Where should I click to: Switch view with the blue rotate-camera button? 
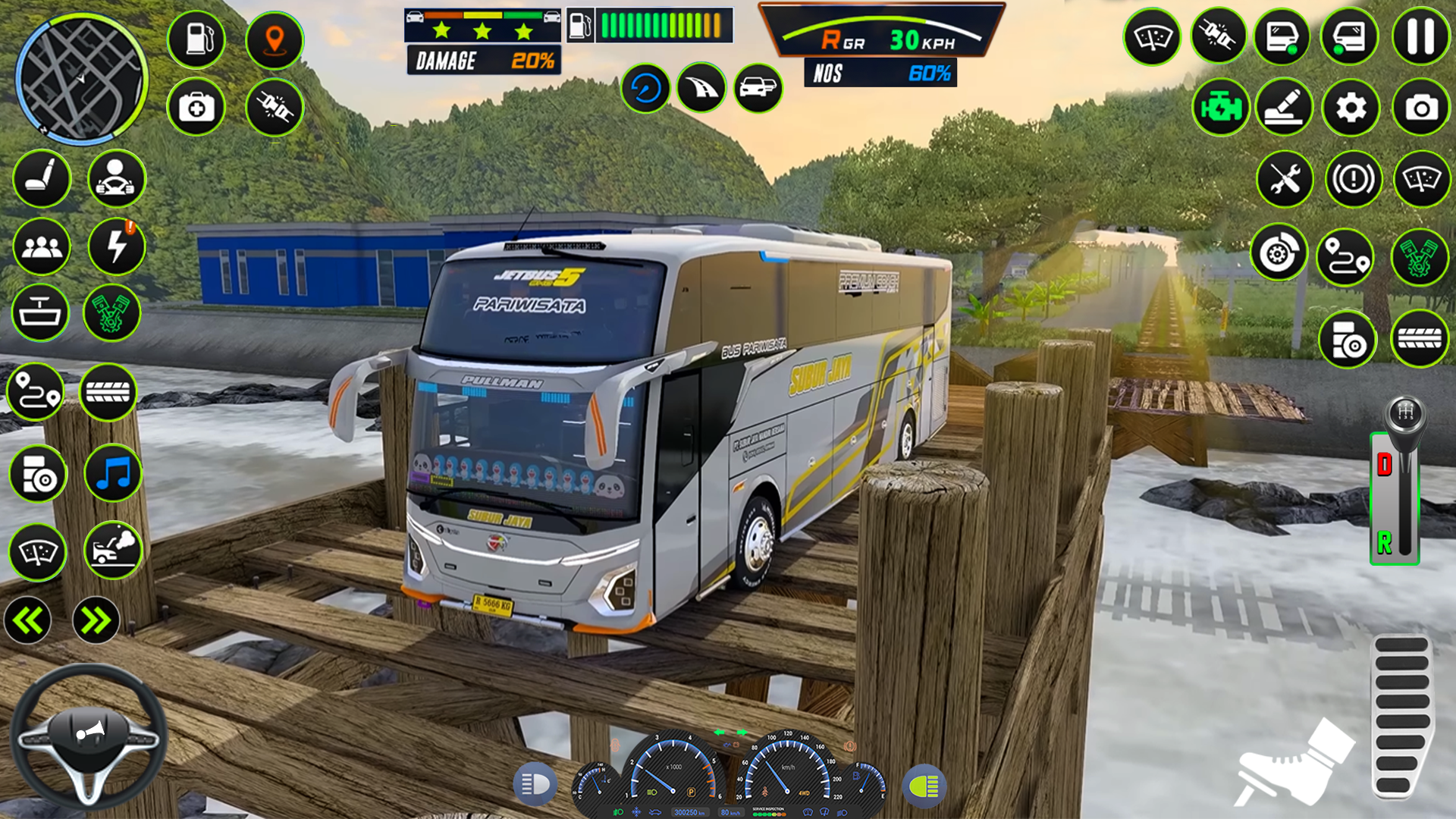pos(645,89)
